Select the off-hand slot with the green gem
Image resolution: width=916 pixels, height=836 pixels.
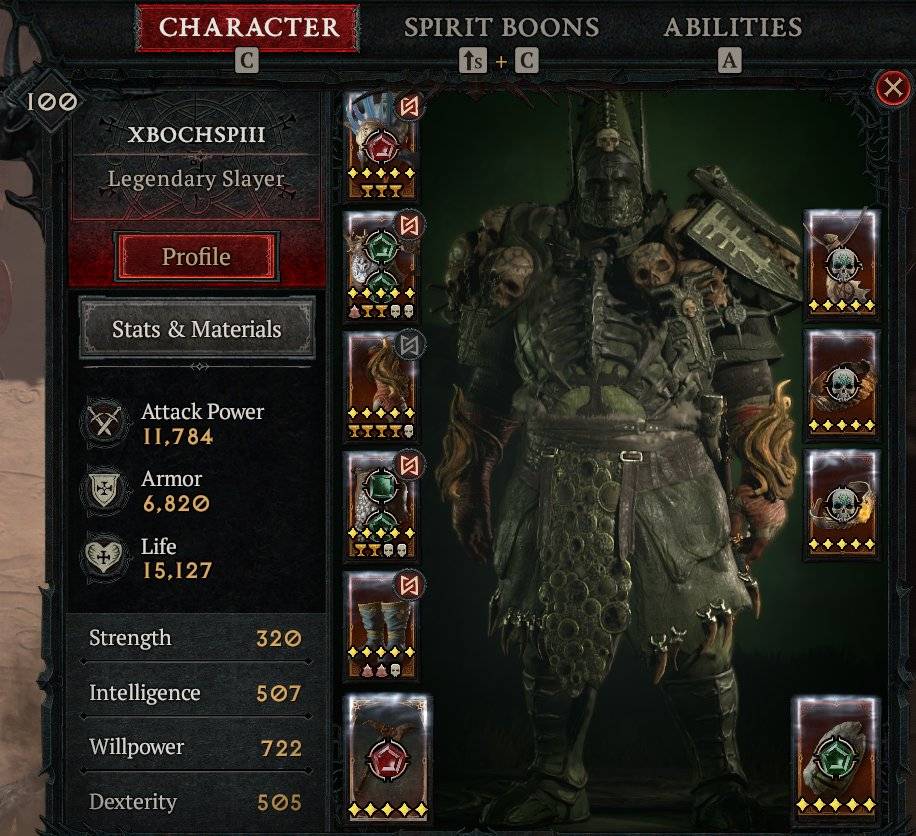tap(836, 757)
